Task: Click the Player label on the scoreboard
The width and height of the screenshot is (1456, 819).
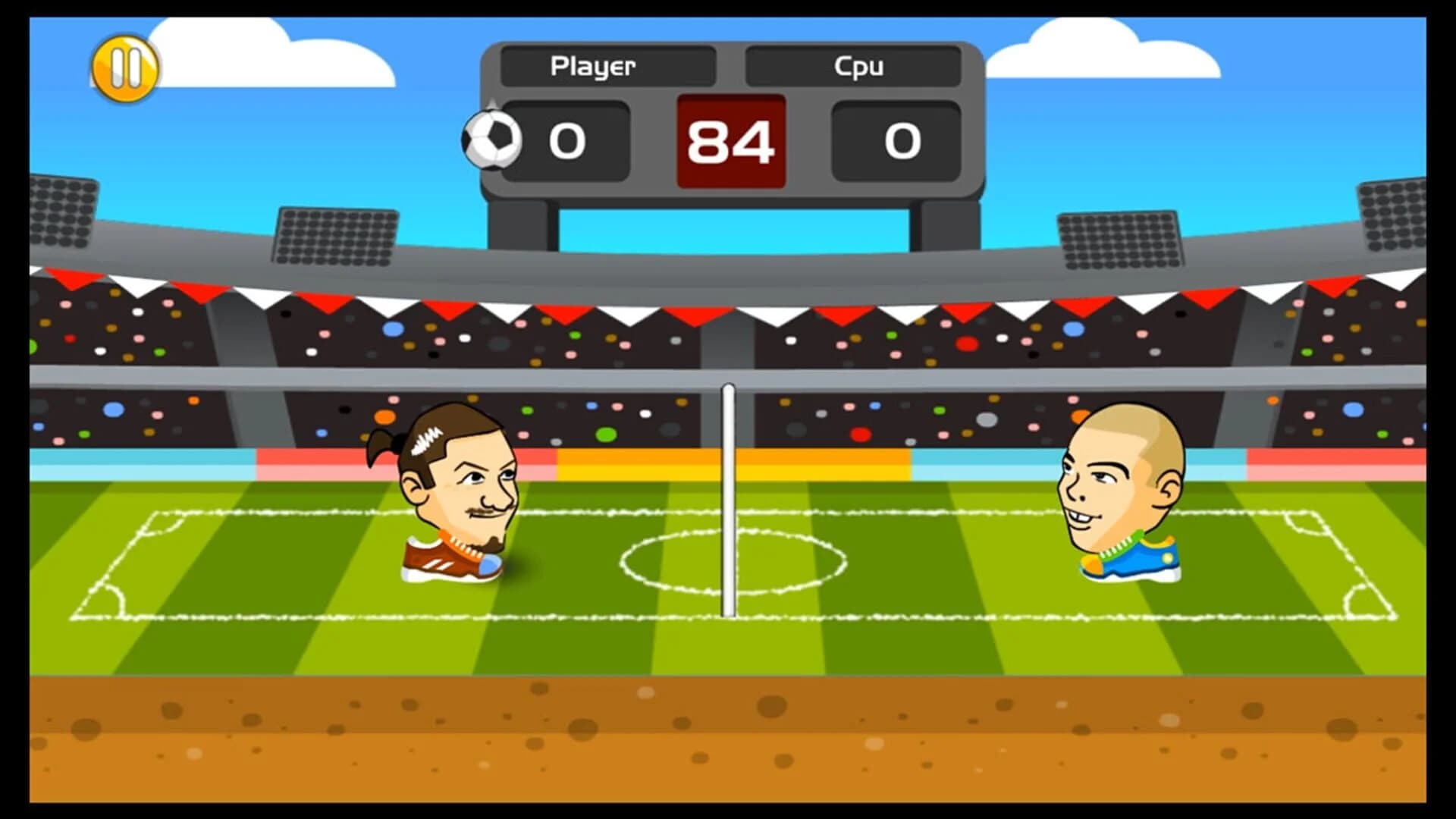Action: tap(593, 67)
